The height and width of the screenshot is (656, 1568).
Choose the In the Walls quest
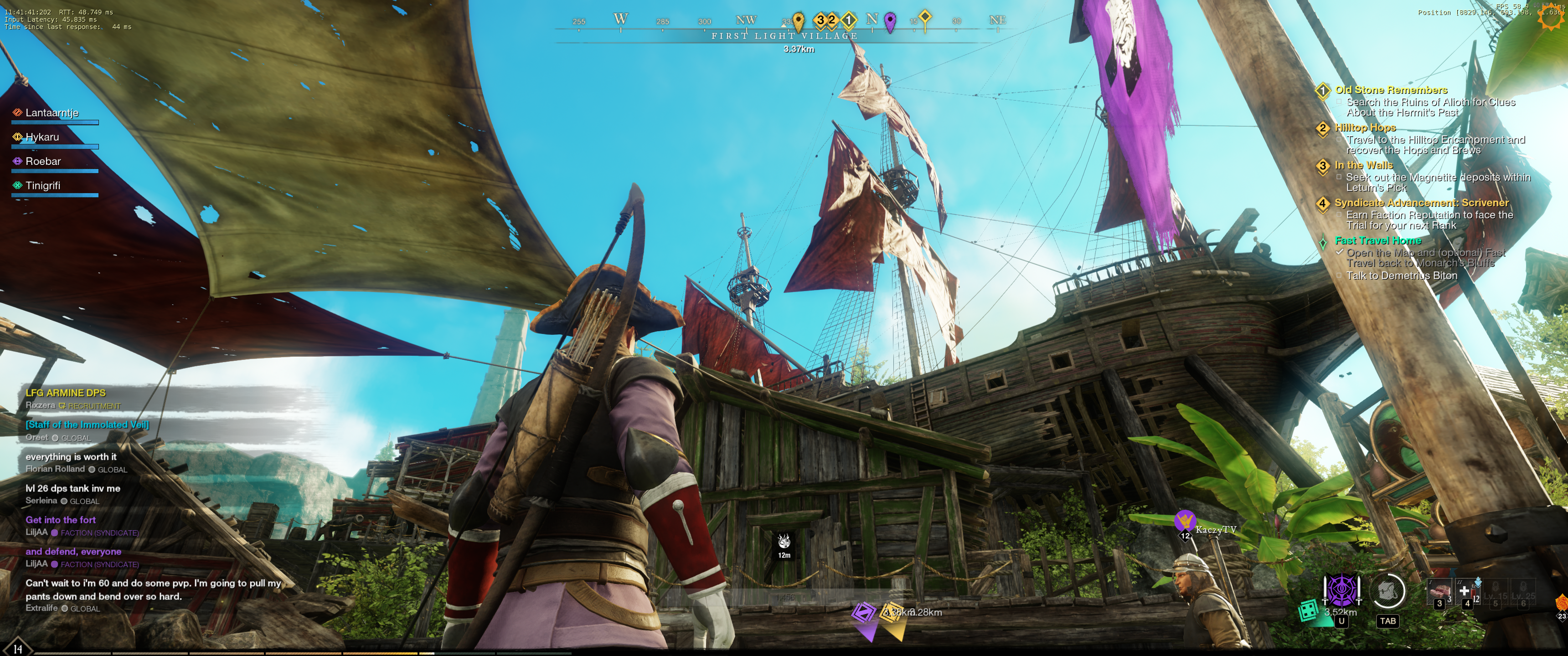tap(1363, 165)
